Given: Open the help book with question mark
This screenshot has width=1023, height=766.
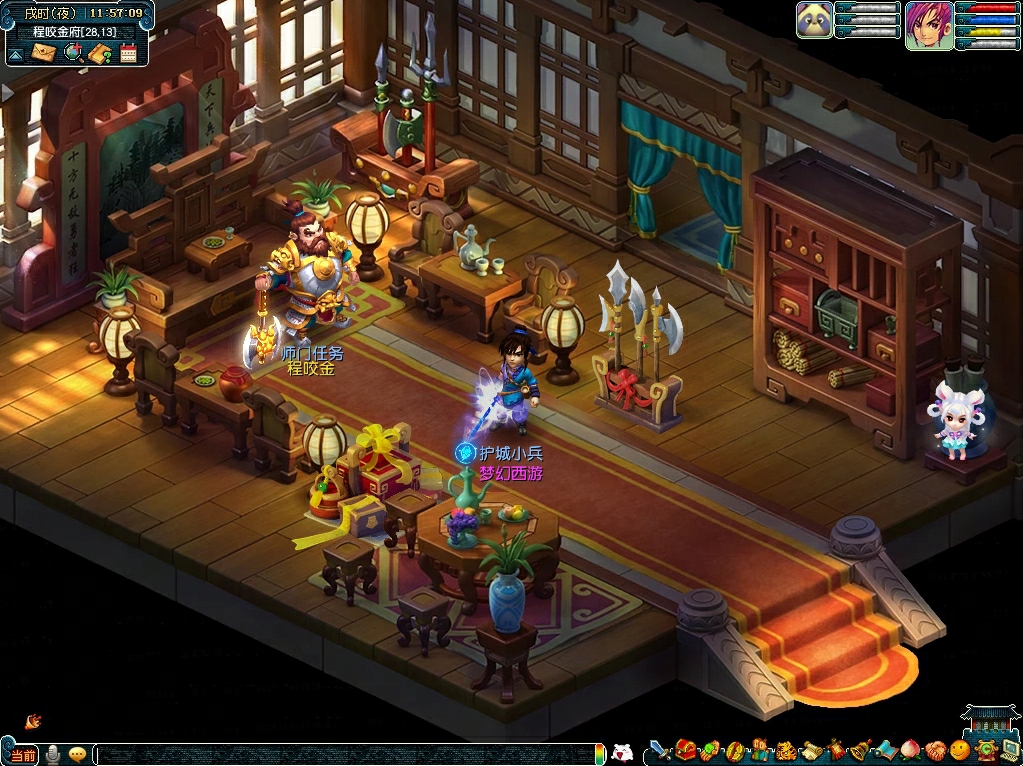Looking at the screenshot, I should pos(99,53).
